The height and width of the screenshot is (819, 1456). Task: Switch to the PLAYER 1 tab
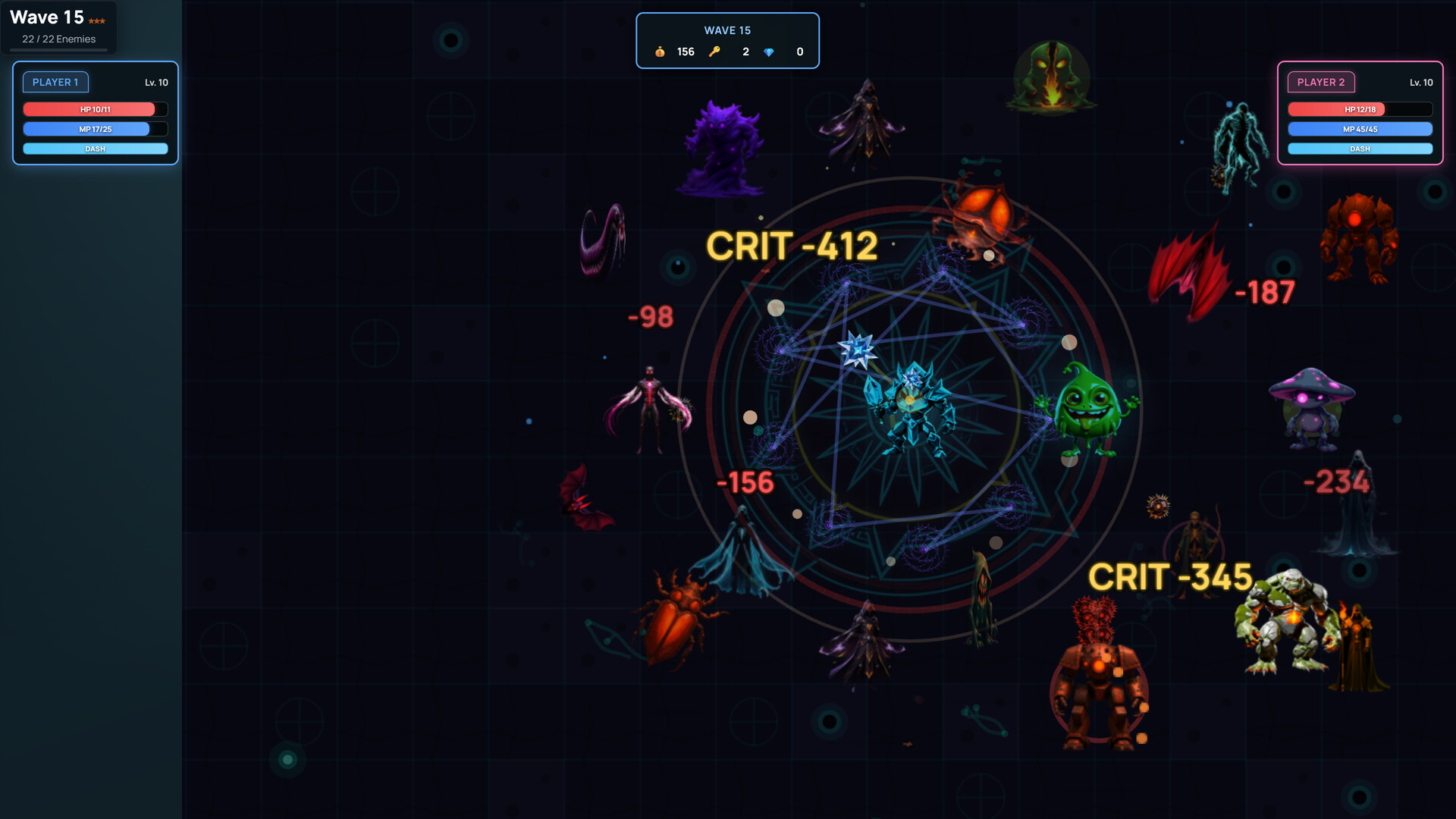coord(55,82)
